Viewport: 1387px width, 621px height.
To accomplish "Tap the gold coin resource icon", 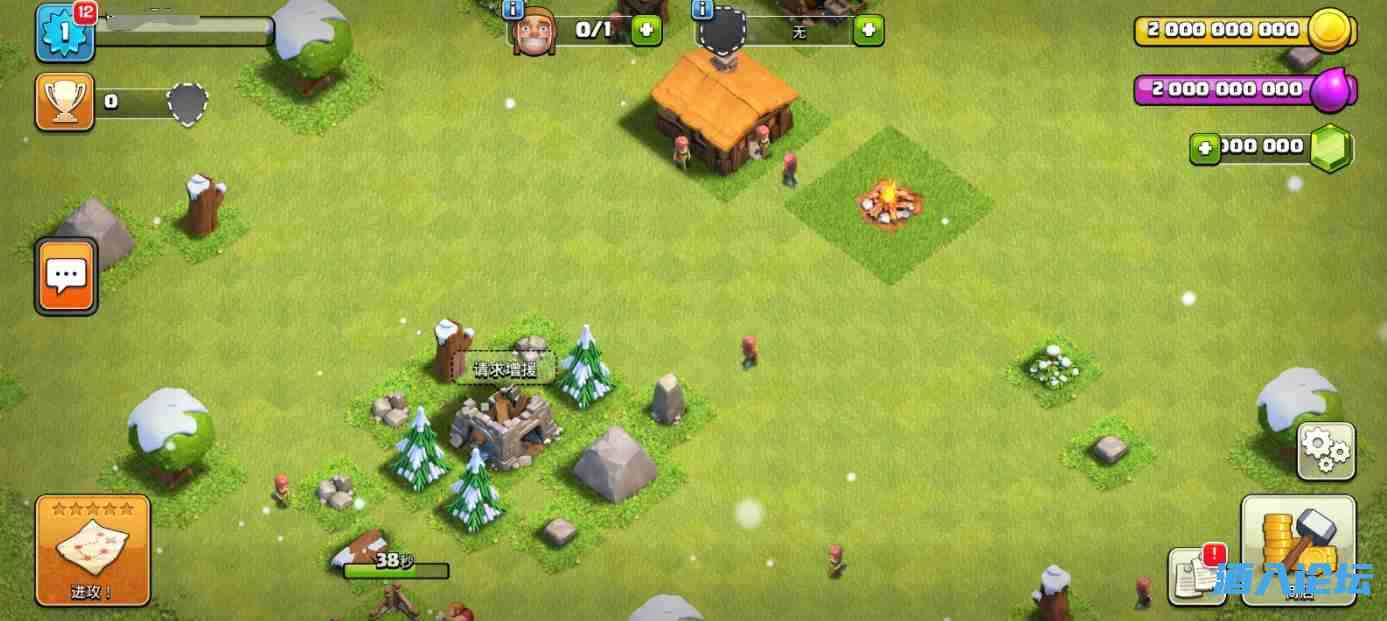I will coord(1331,30).
